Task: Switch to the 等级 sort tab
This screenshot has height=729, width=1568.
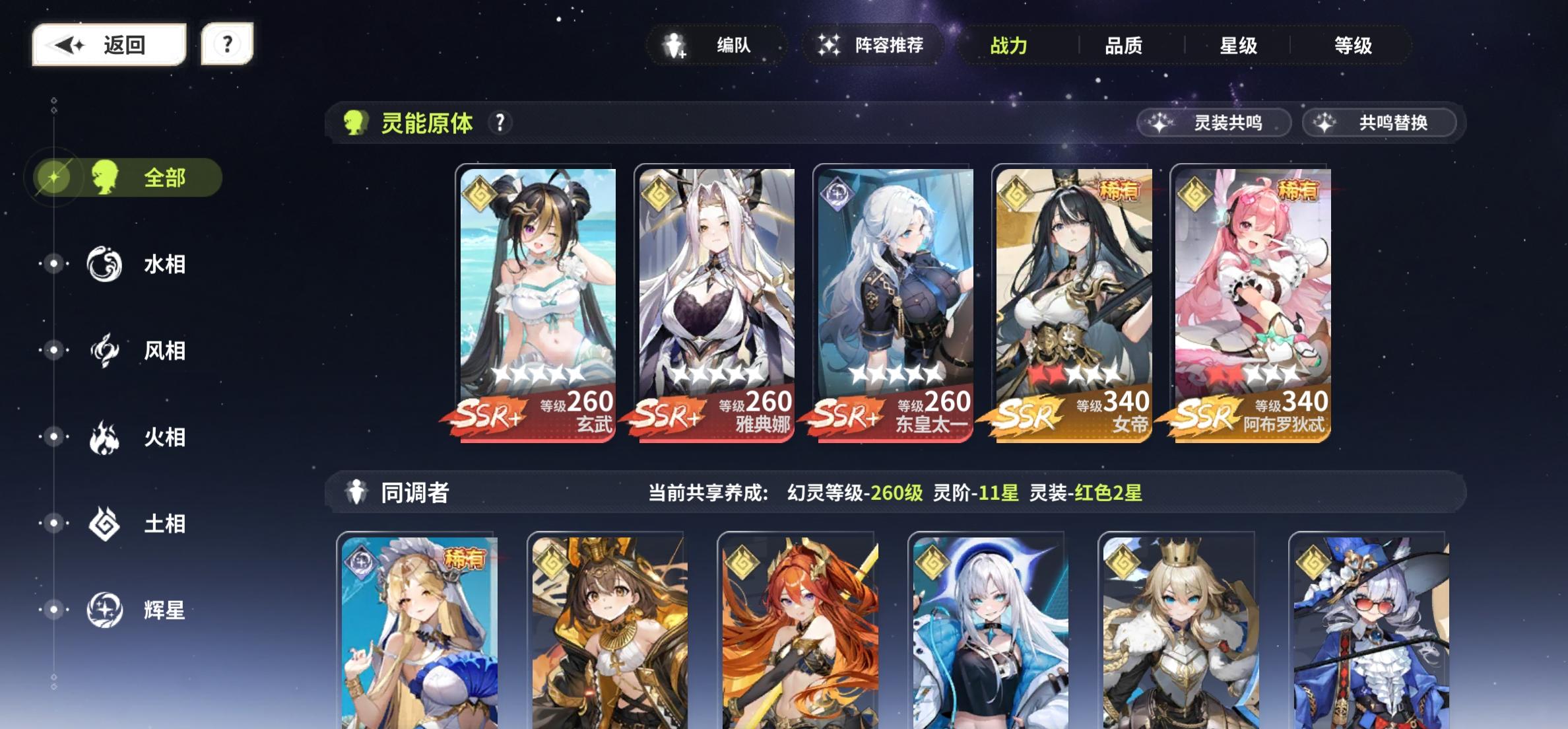Action: click(1353, 45)
